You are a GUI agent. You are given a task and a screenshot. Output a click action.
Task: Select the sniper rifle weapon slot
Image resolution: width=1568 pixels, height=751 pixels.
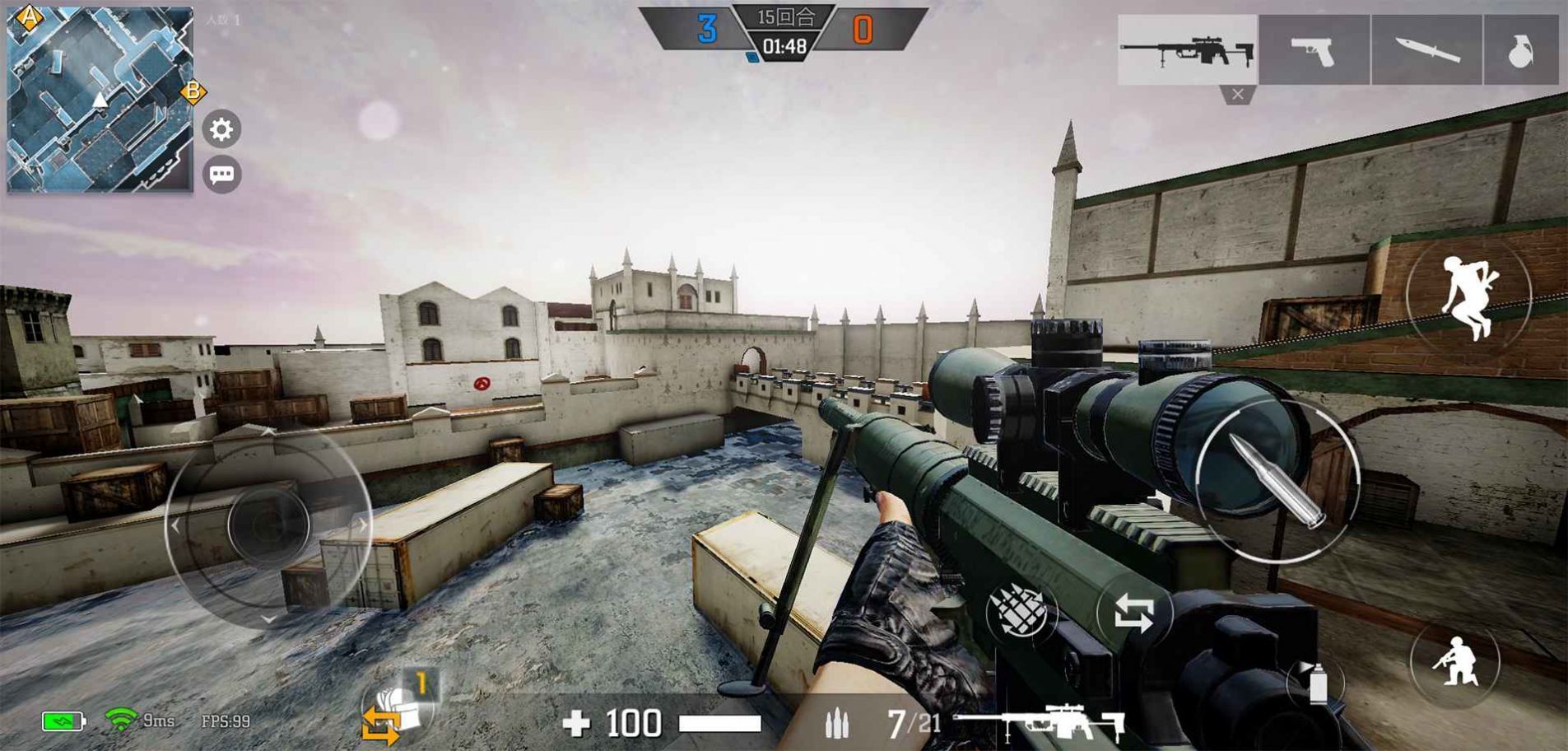click(x=1187, y=49)
